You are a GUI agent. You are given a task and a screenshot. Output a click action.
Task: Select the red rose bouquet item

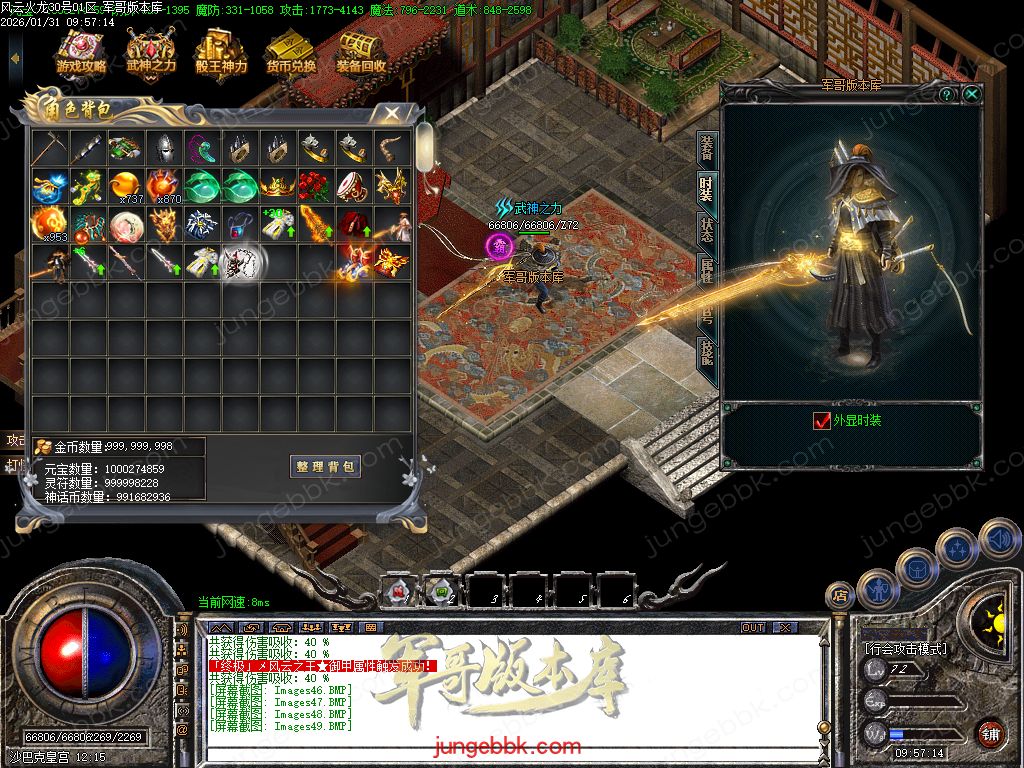[316, 187]
